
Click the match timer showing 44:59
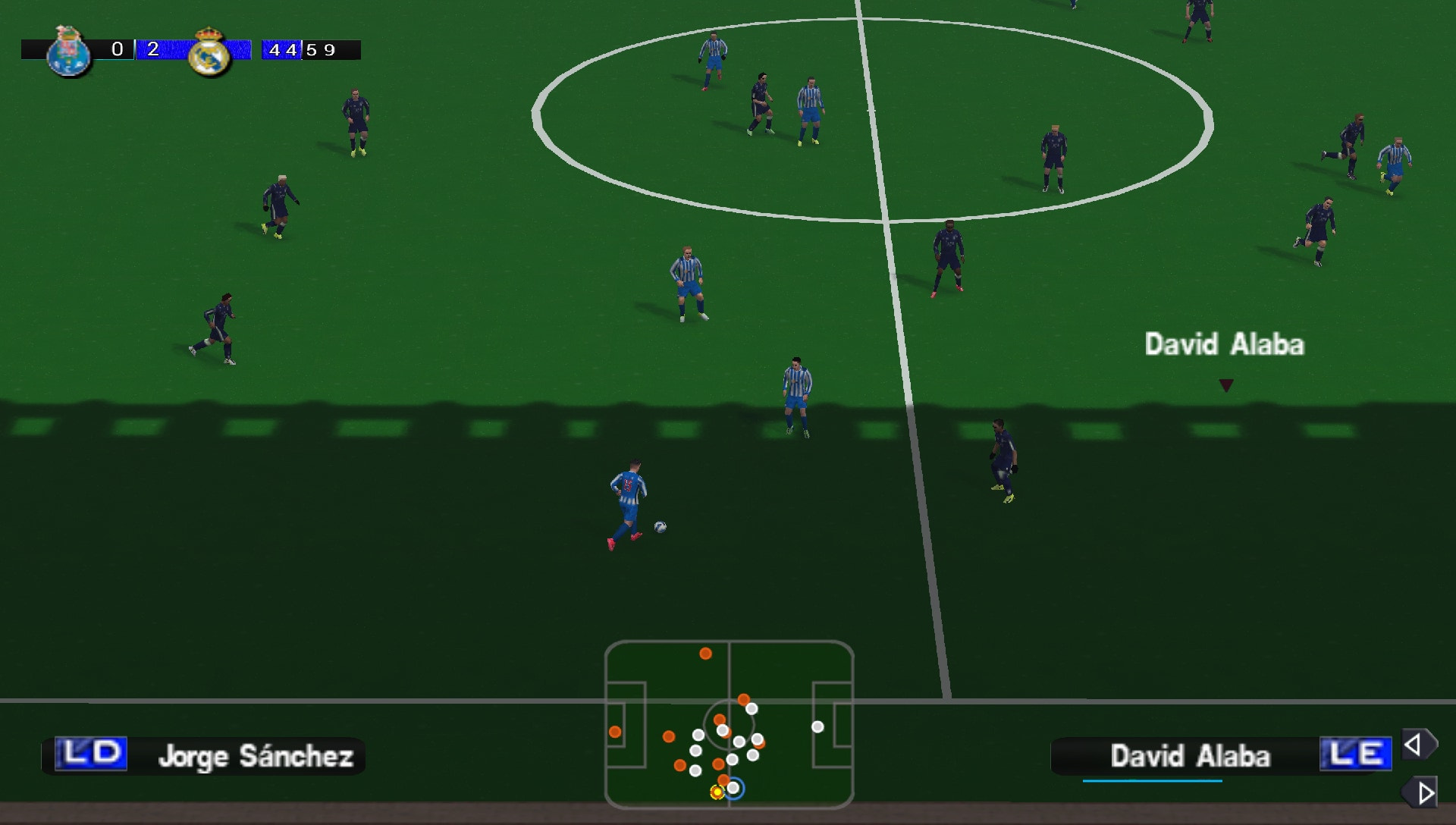297,50
